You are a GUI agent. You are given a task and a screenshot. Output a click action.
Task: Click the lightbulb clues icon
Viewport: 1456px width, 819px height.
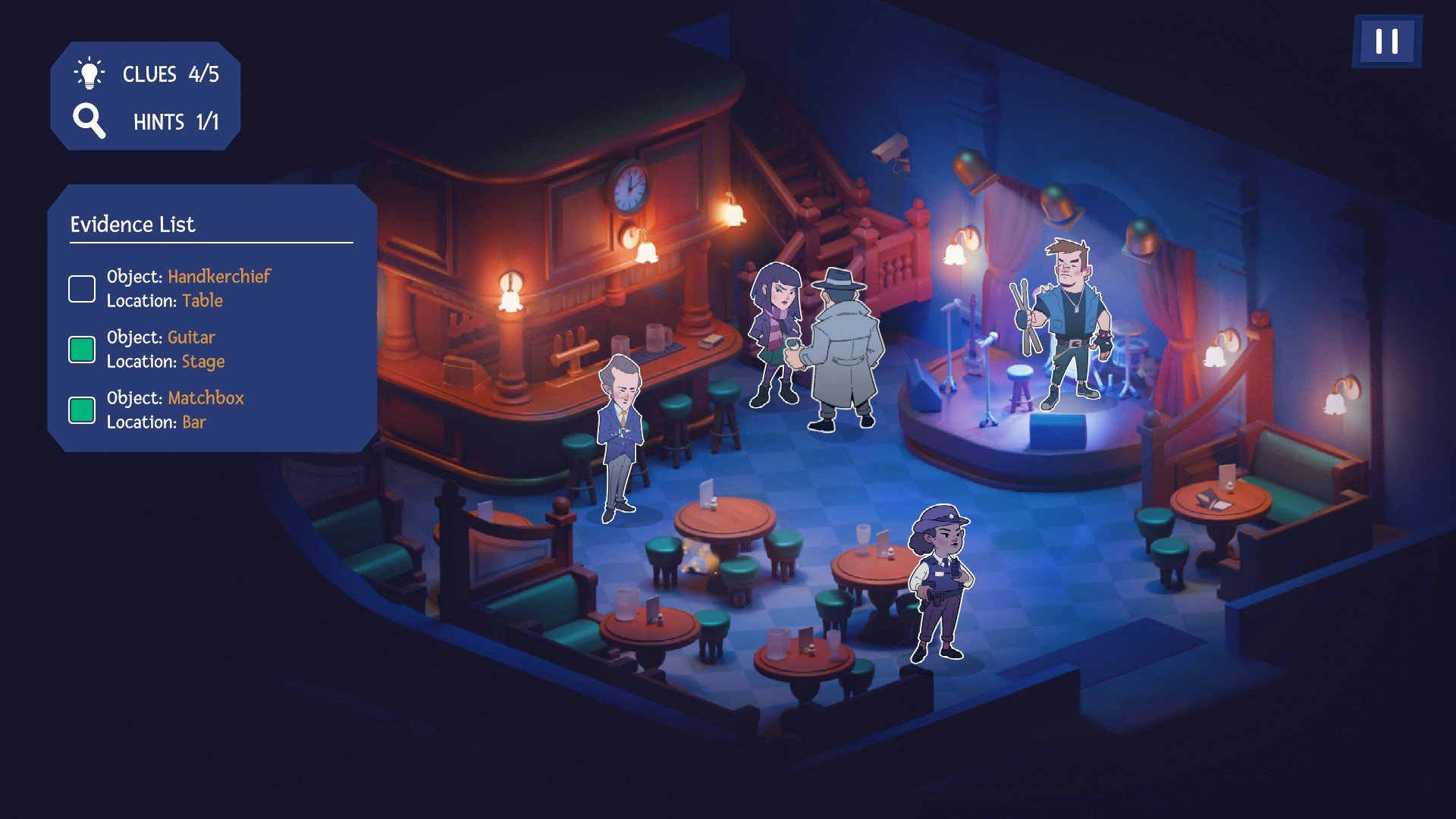point(89,74)
